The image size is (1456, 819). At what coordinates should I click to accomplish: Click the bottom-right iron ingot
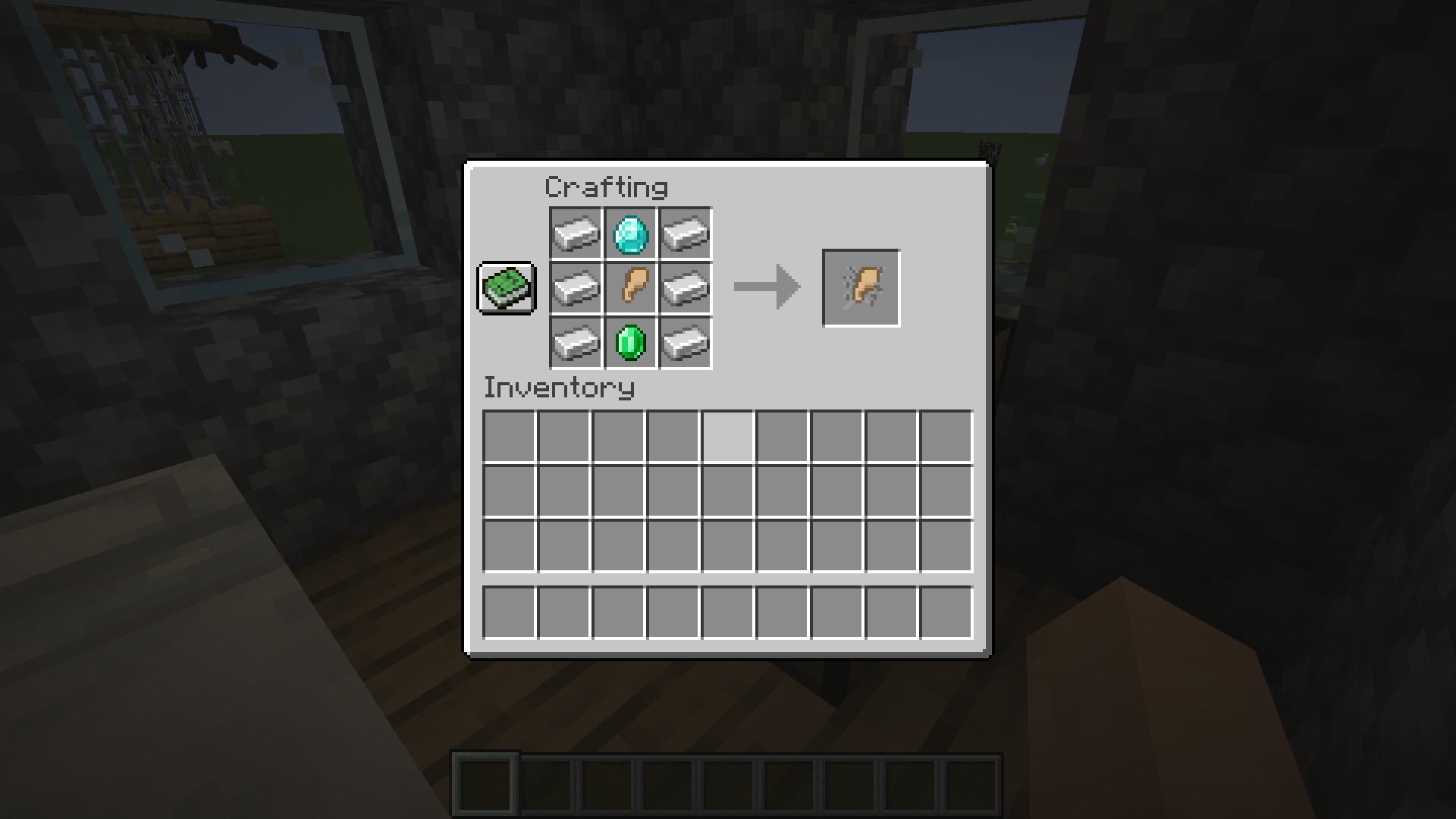685,344
